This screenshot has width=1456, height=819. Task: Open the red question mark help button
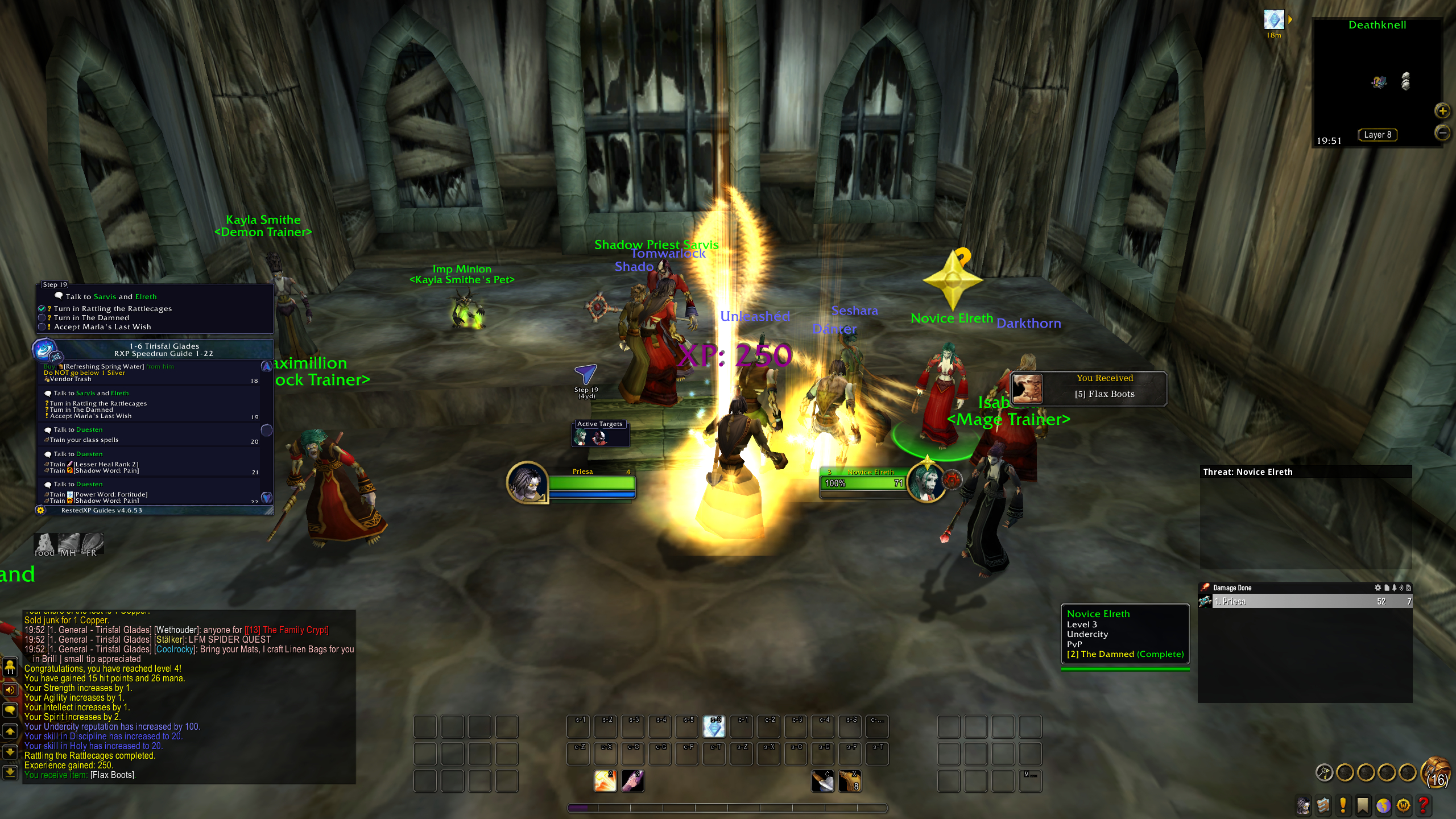tap(1424, 805)
